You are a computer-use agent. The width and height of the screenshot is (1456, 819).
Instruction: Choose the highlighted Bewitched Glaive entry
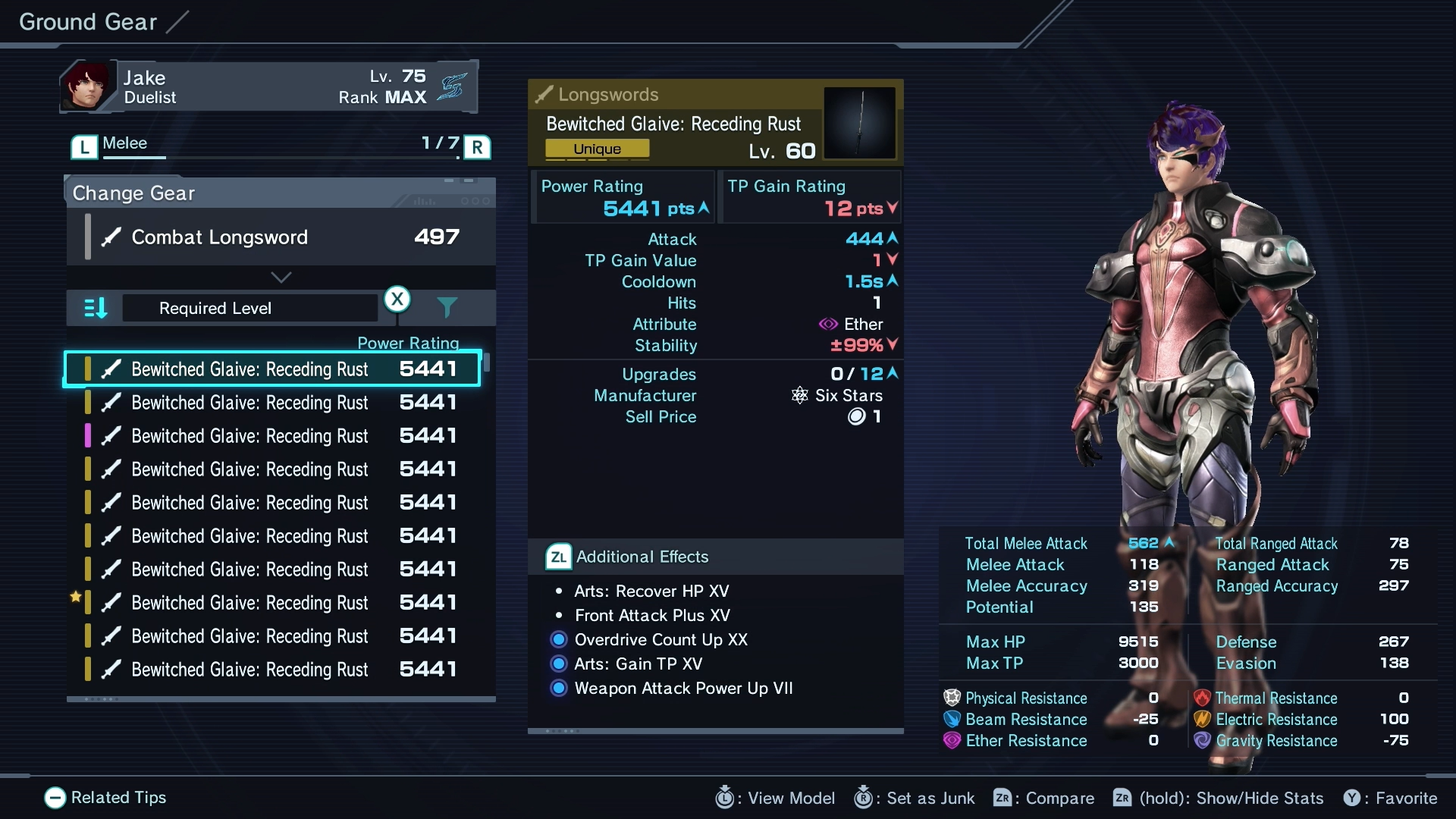pos(272,369)
